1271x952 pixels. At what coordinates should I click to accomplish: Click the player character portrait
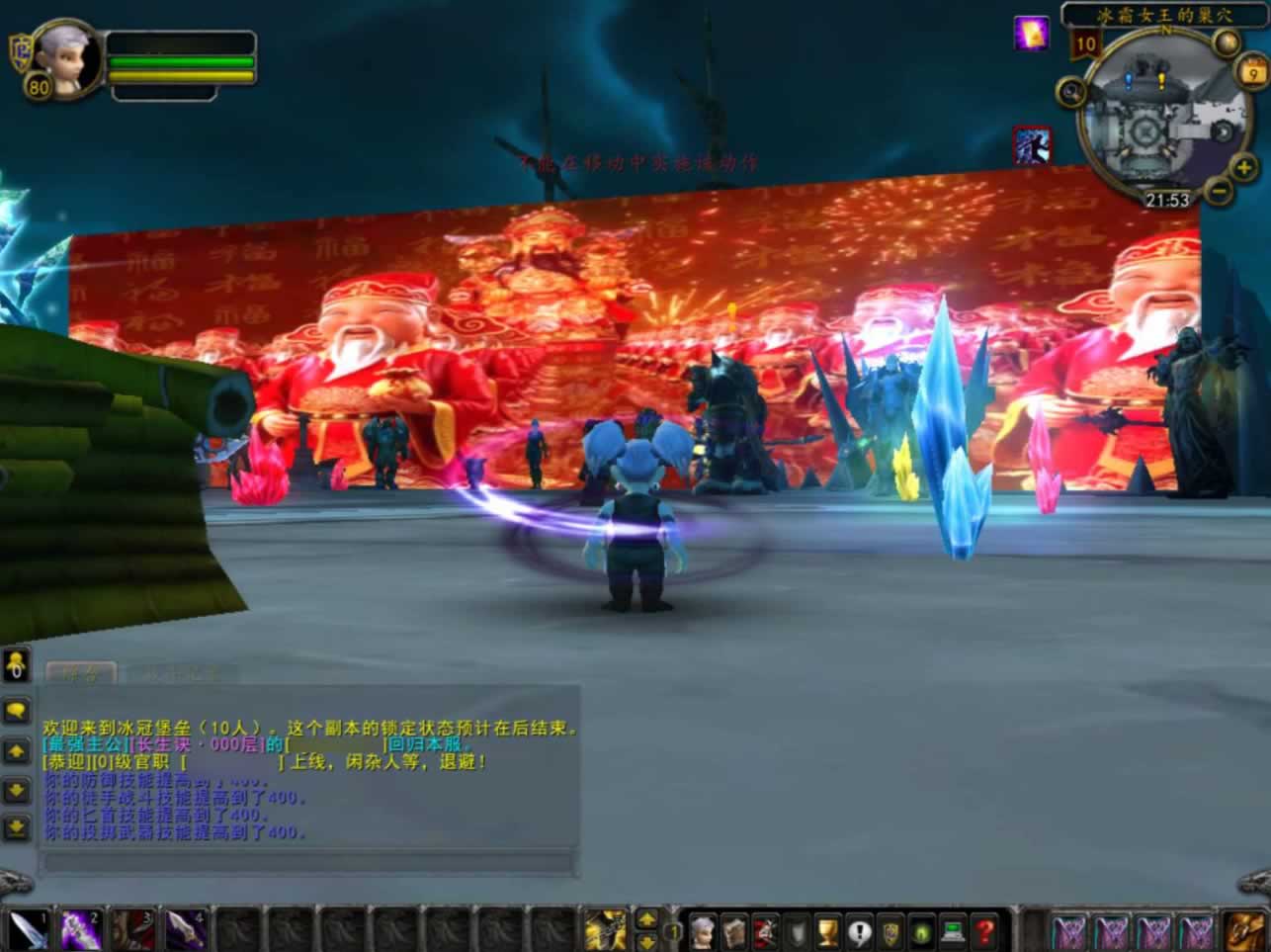67,59
